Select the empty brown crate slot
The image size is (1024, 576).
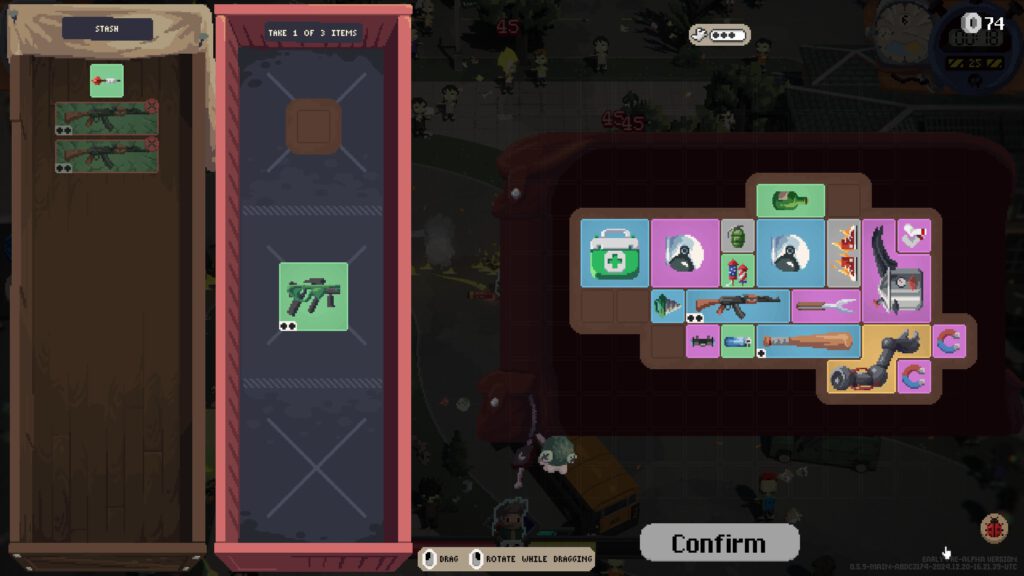314,128
